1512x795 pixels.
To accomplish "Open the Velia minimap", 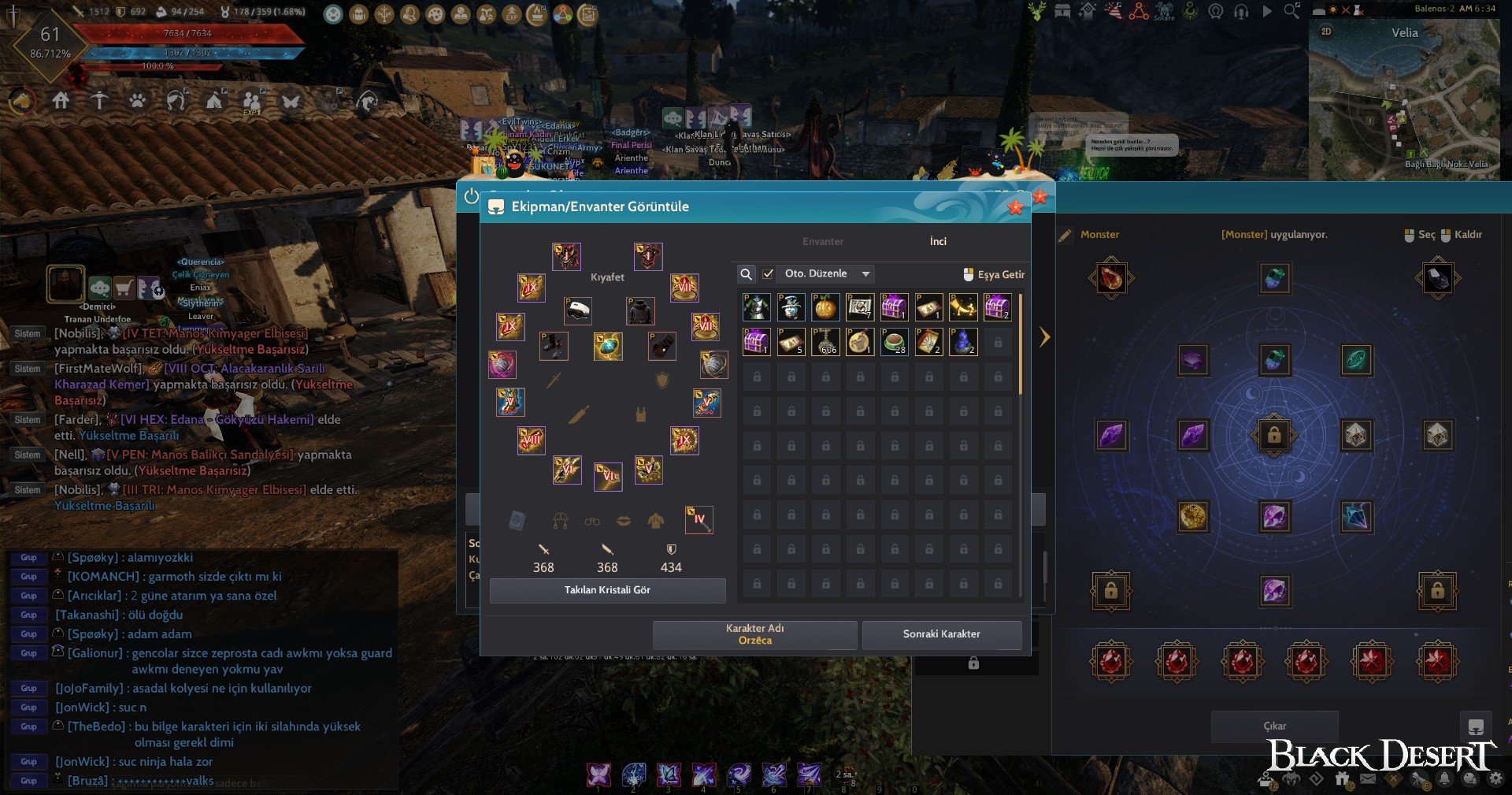I will coord(1403,98).
